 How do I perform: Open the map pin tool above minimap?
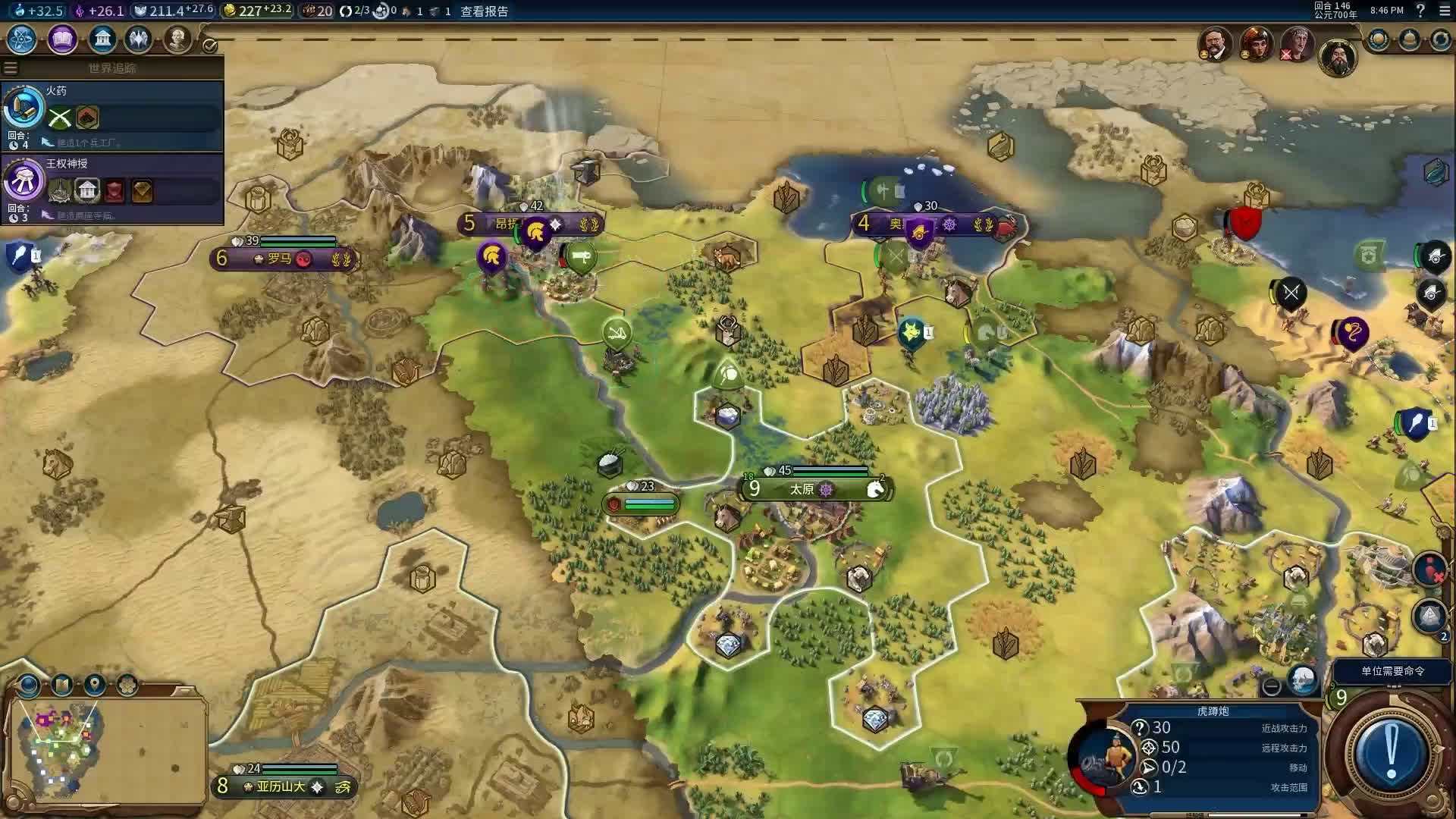click(x=95, y=685)
